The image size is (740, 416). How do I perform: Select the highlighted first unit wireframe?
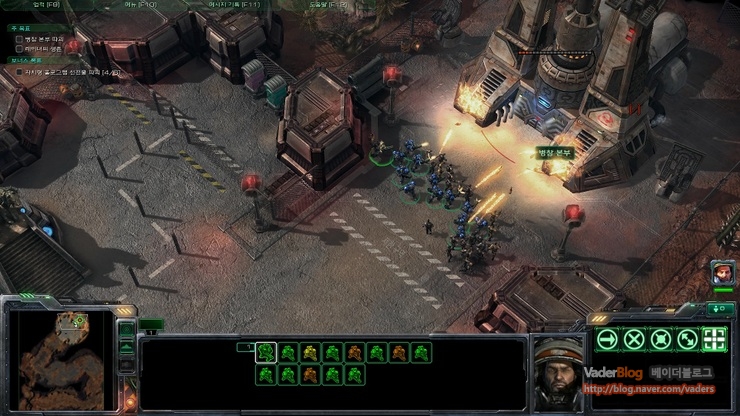pyautogui.click(x=266, y=352)
